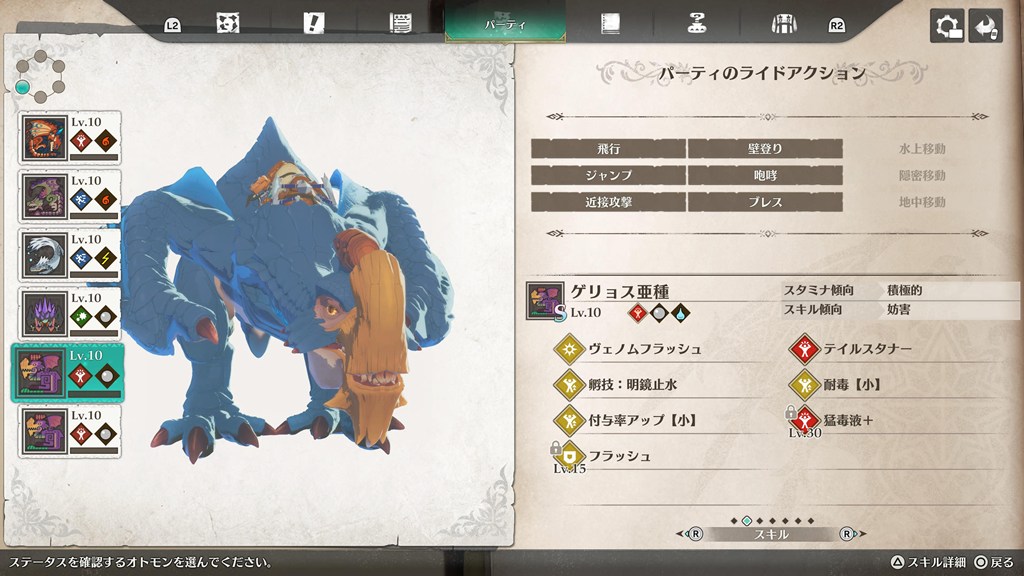Select the white wolf monster slot
Screen dimensions: 1024x576
click(x=70, y=254)
